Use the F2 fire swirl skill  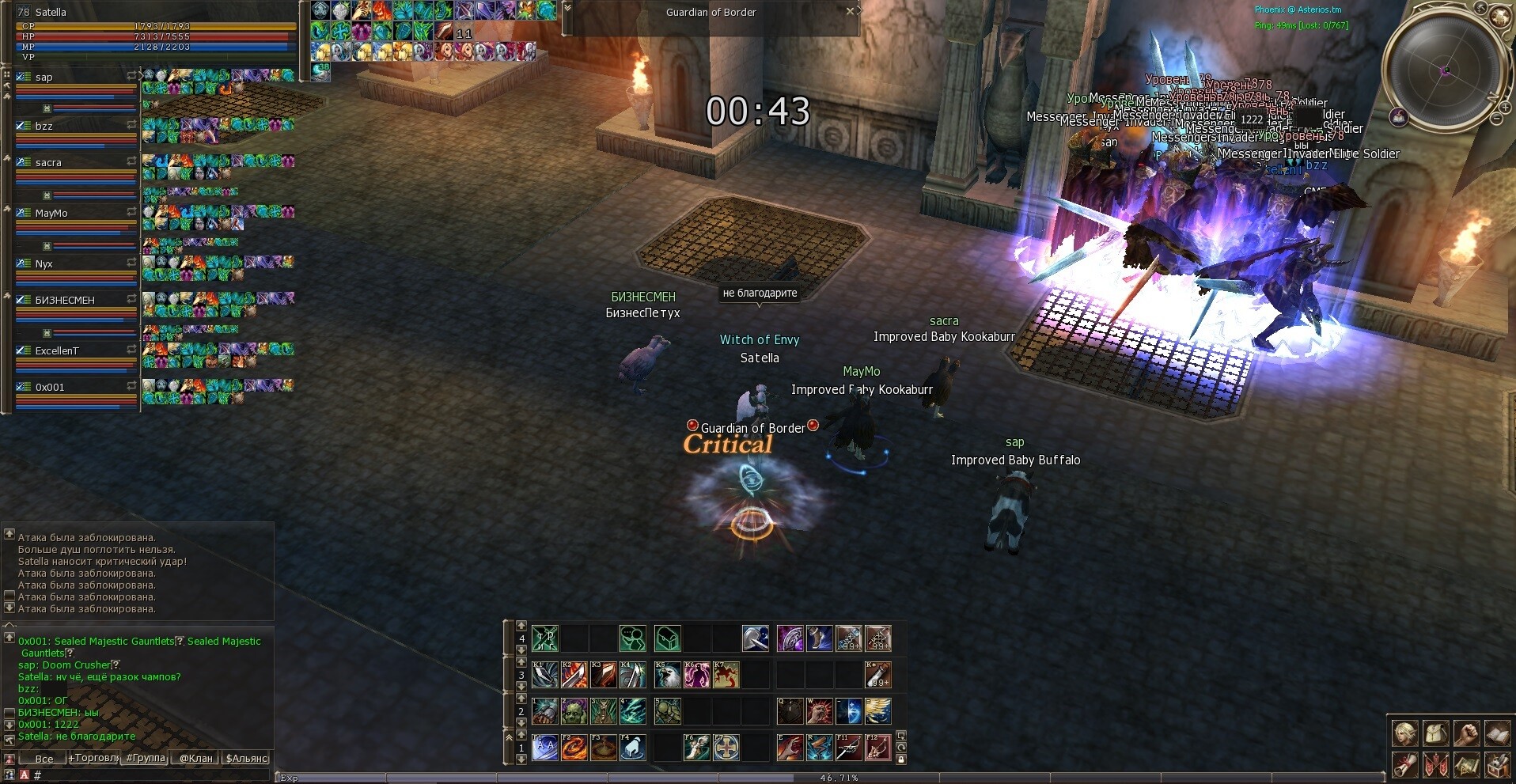(574, 747)
